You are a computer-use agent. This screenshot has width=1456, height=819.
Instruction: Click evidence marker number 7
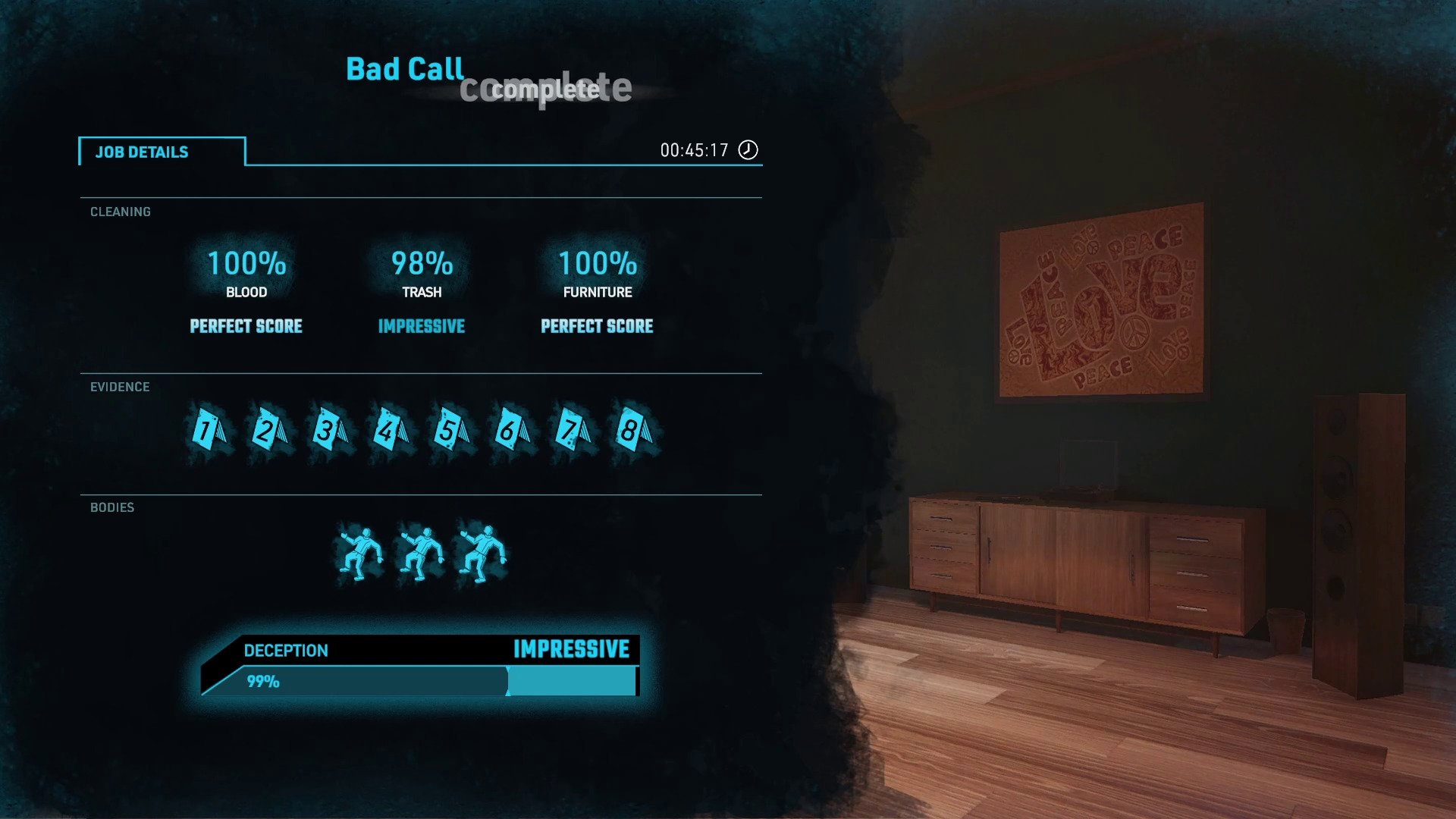pos(572,431)
